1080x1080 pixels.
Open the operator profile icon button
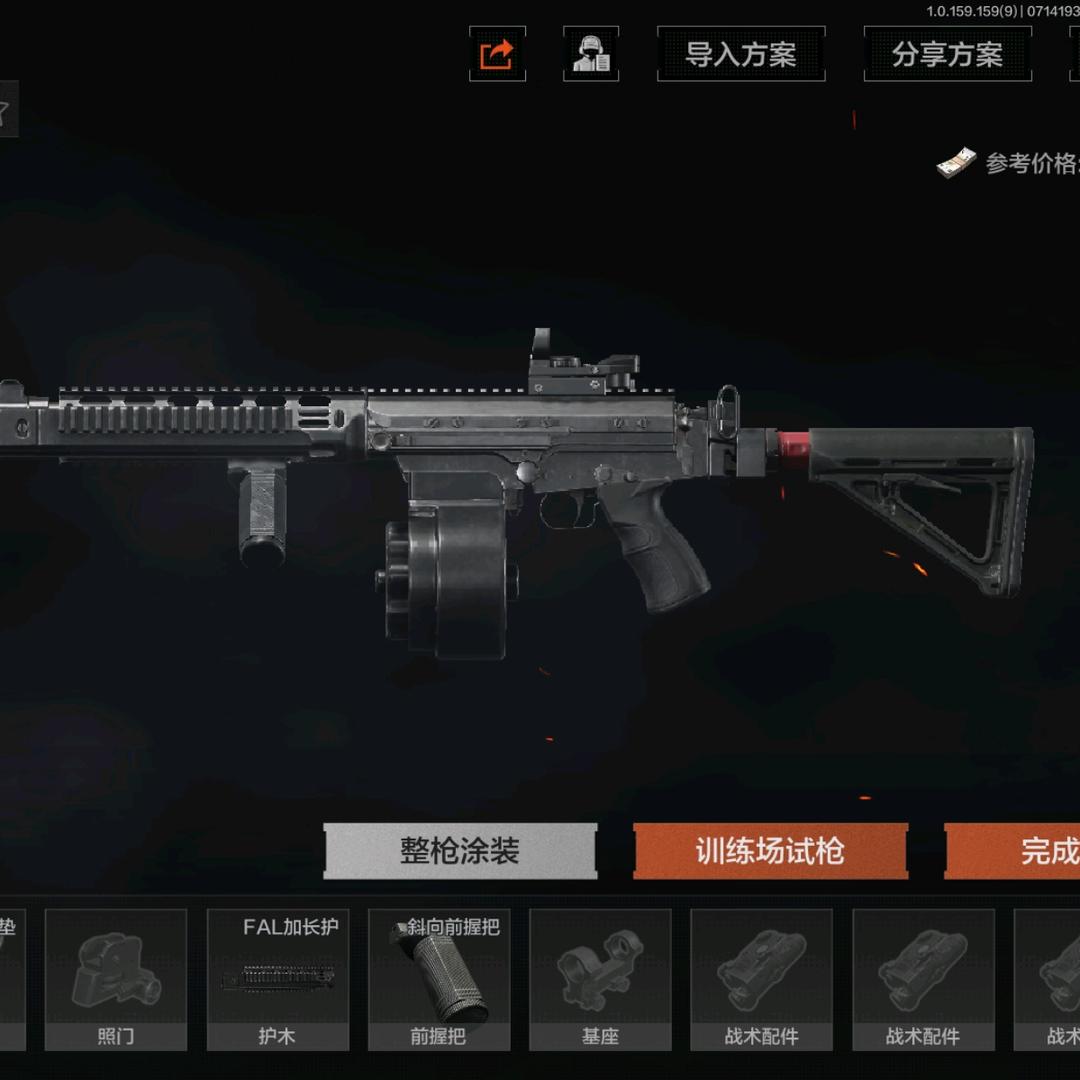(591, 54)
